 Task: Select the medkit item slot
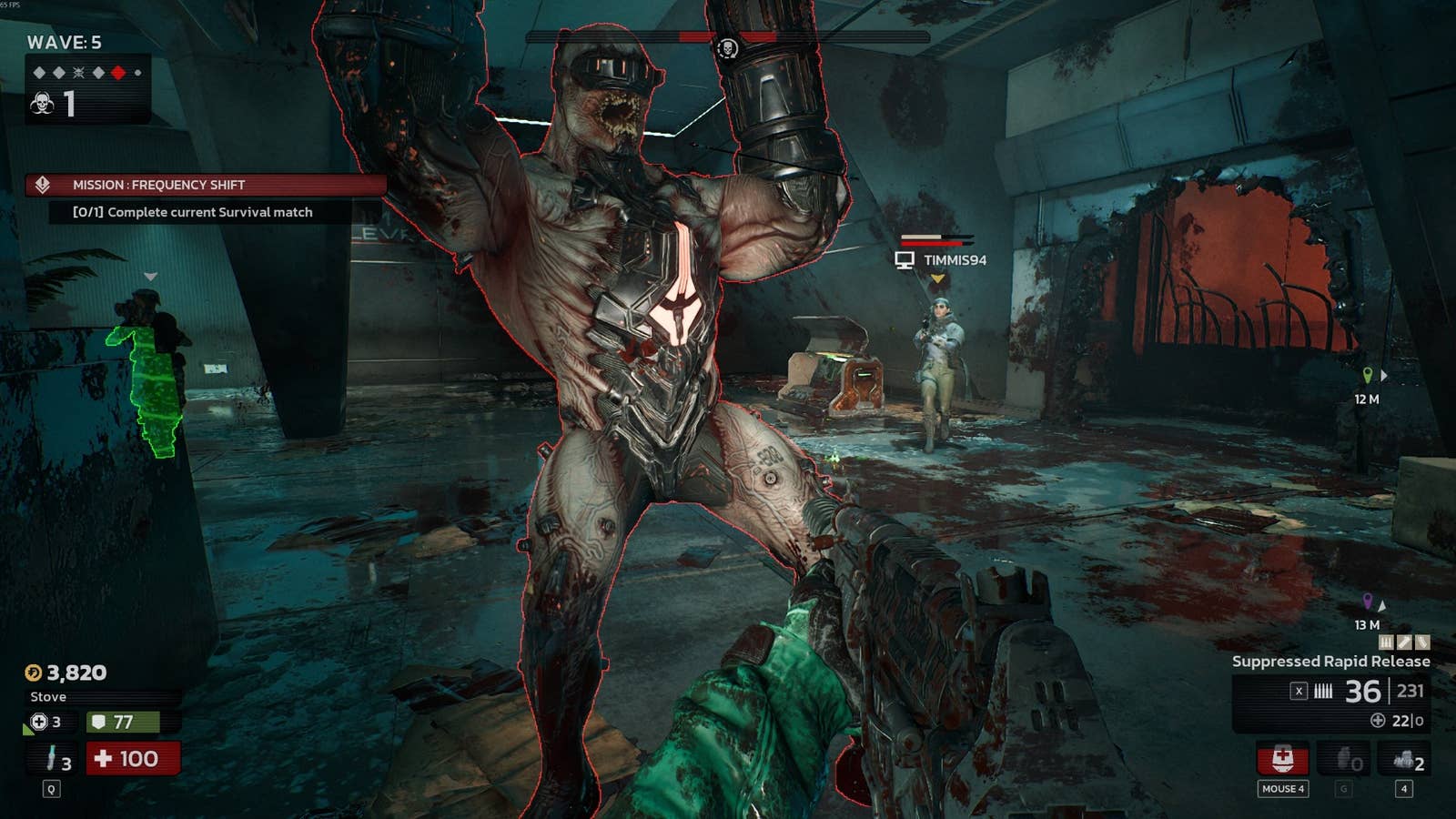(x=1283, y=759)
